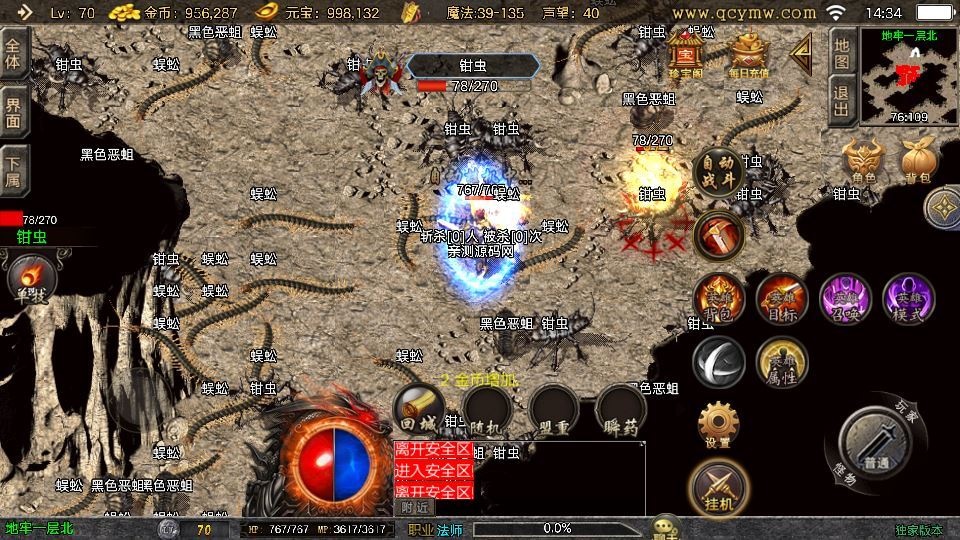Open the 地图 map button
The image size is (960, 540).
pos(842,54)
